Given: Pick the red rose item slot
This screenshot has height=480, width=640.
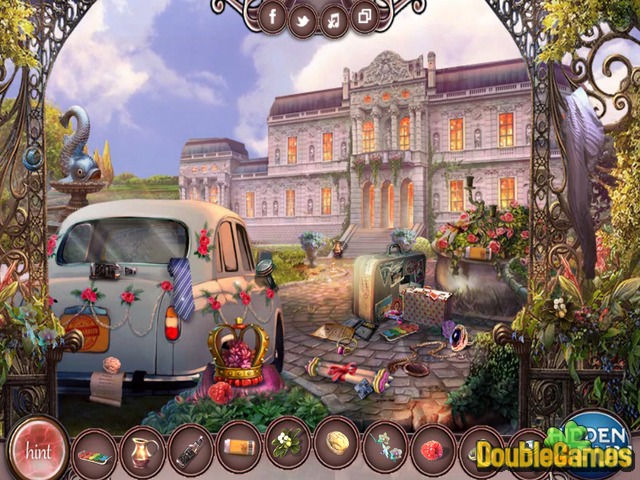Looking at the screenshot, I should pyautogui.click(x=433, y=450).
